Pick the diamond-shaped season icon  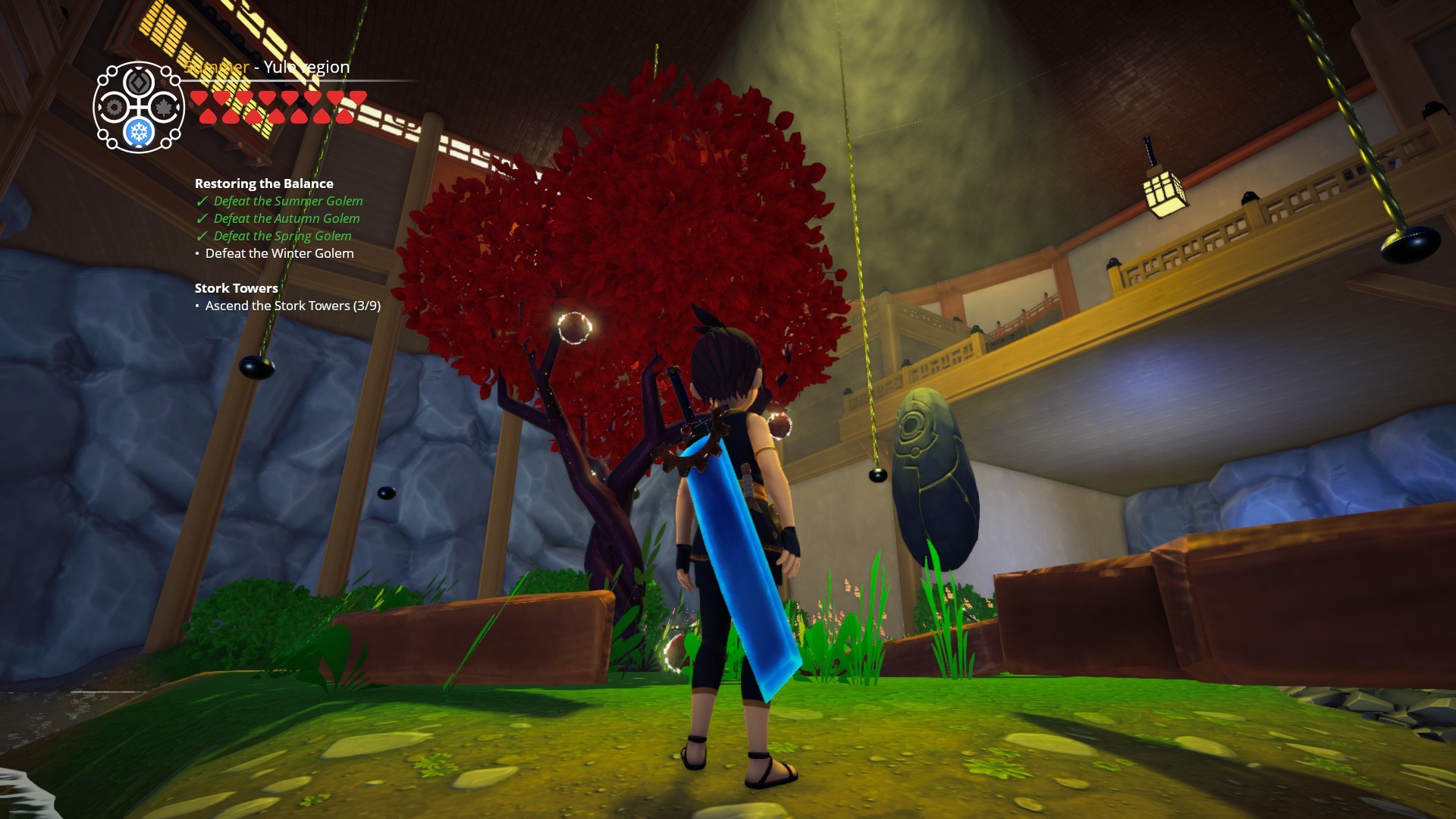[139, 82]
